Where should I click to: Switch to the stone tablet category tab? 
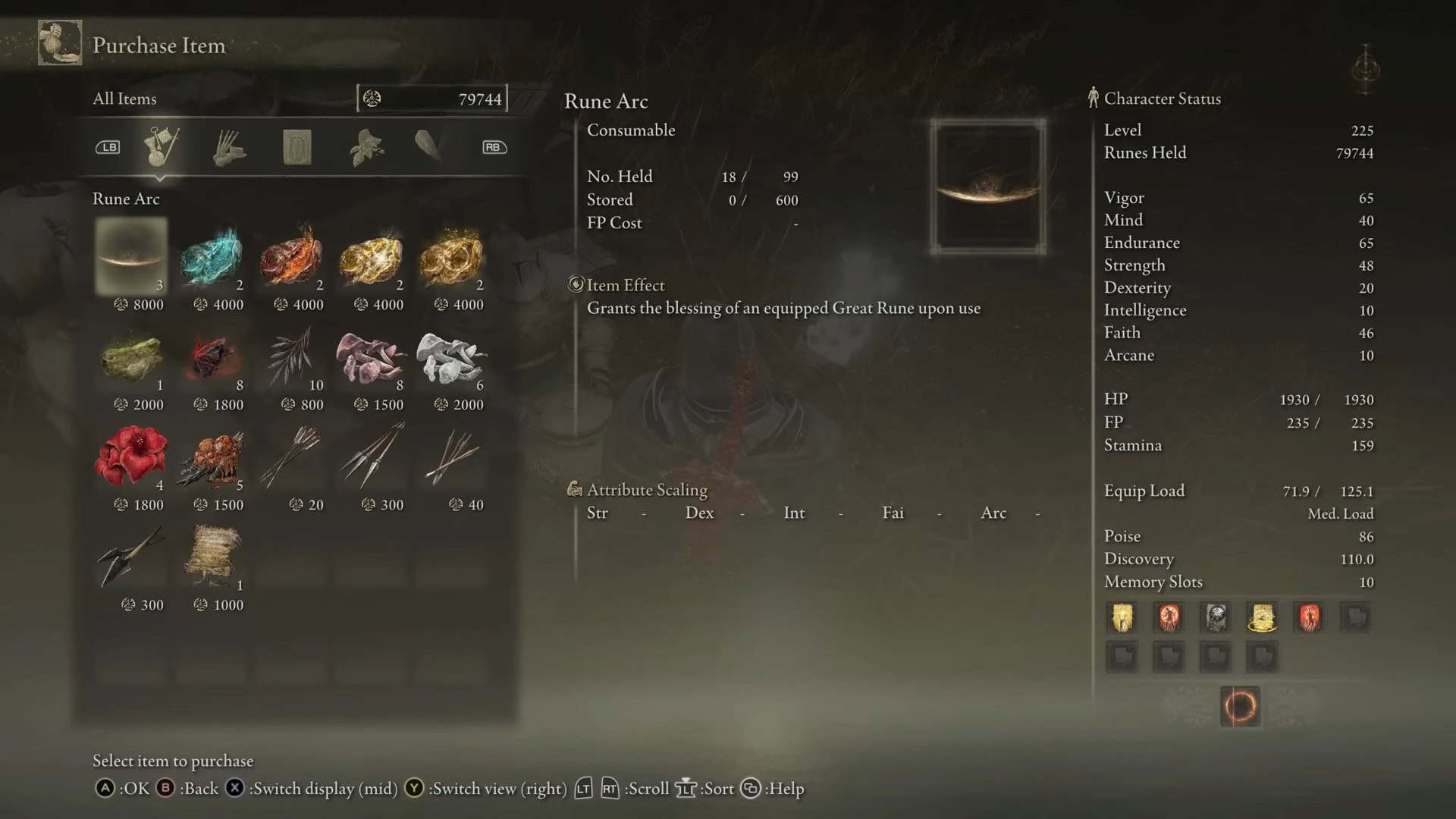[297, 147]
